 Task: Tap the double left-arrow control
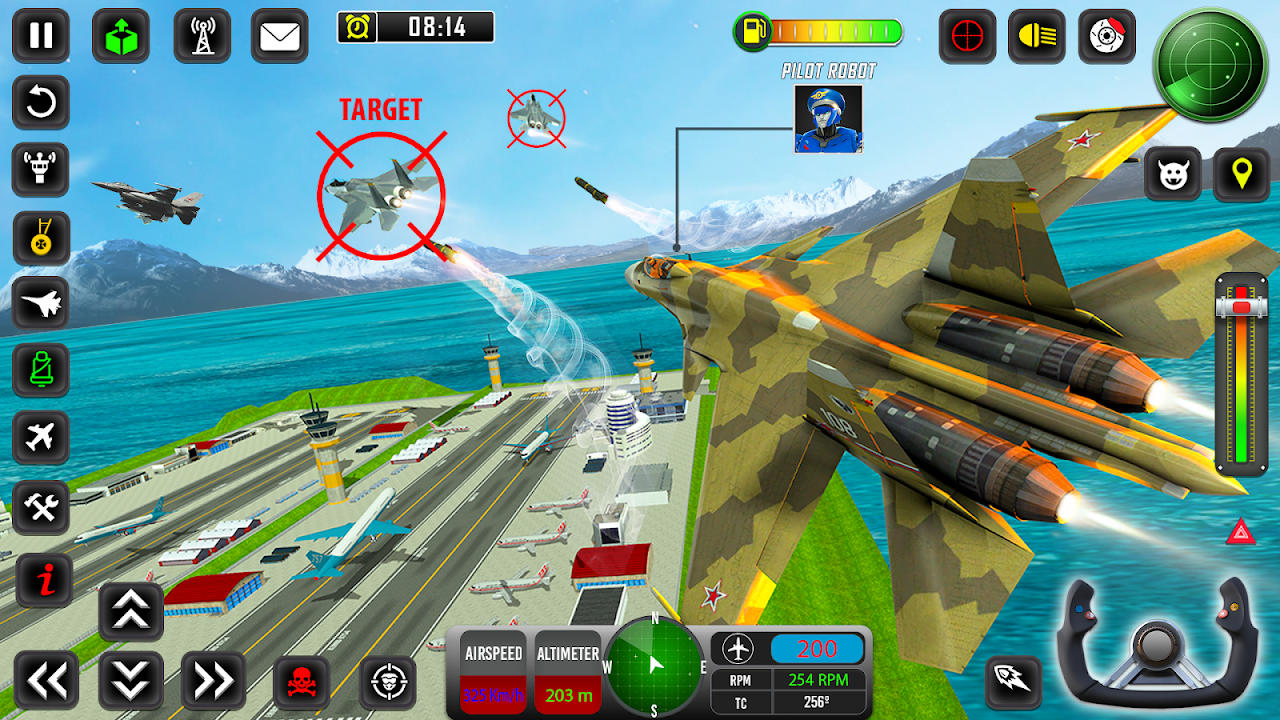point(46,681)
